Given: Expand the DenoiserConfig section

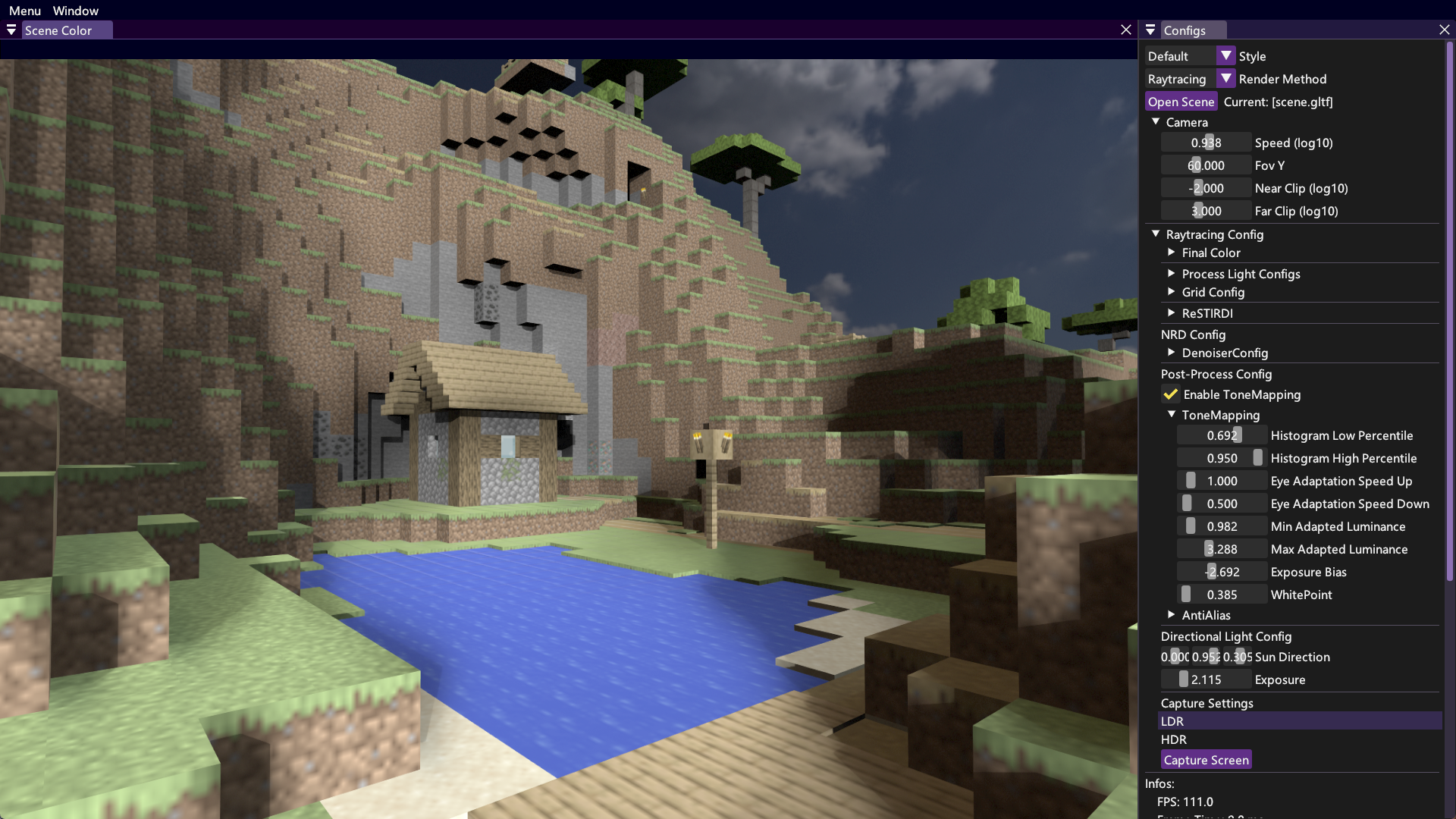Looking at the screenshot, I should (x=1172, y=353).
